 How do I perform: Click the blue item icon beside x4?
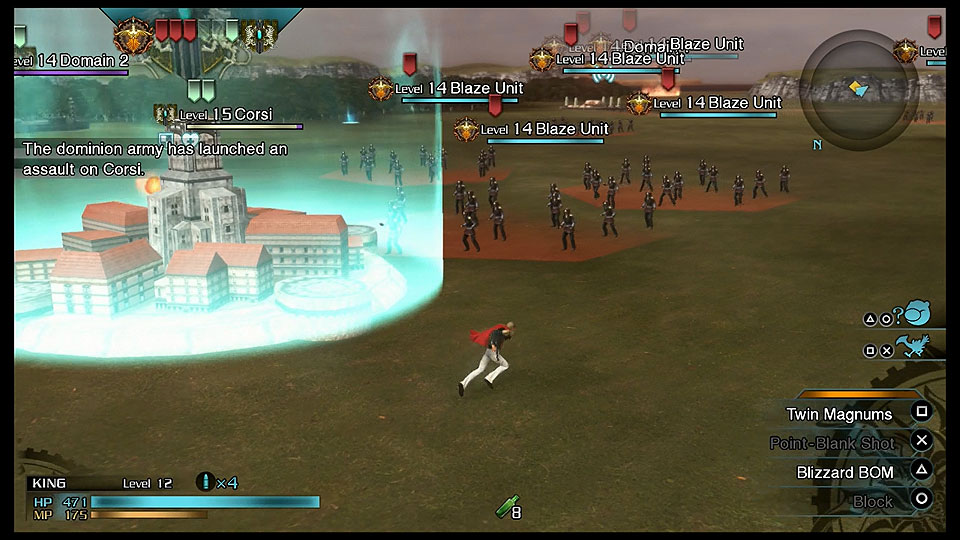[x=206, y=482]
